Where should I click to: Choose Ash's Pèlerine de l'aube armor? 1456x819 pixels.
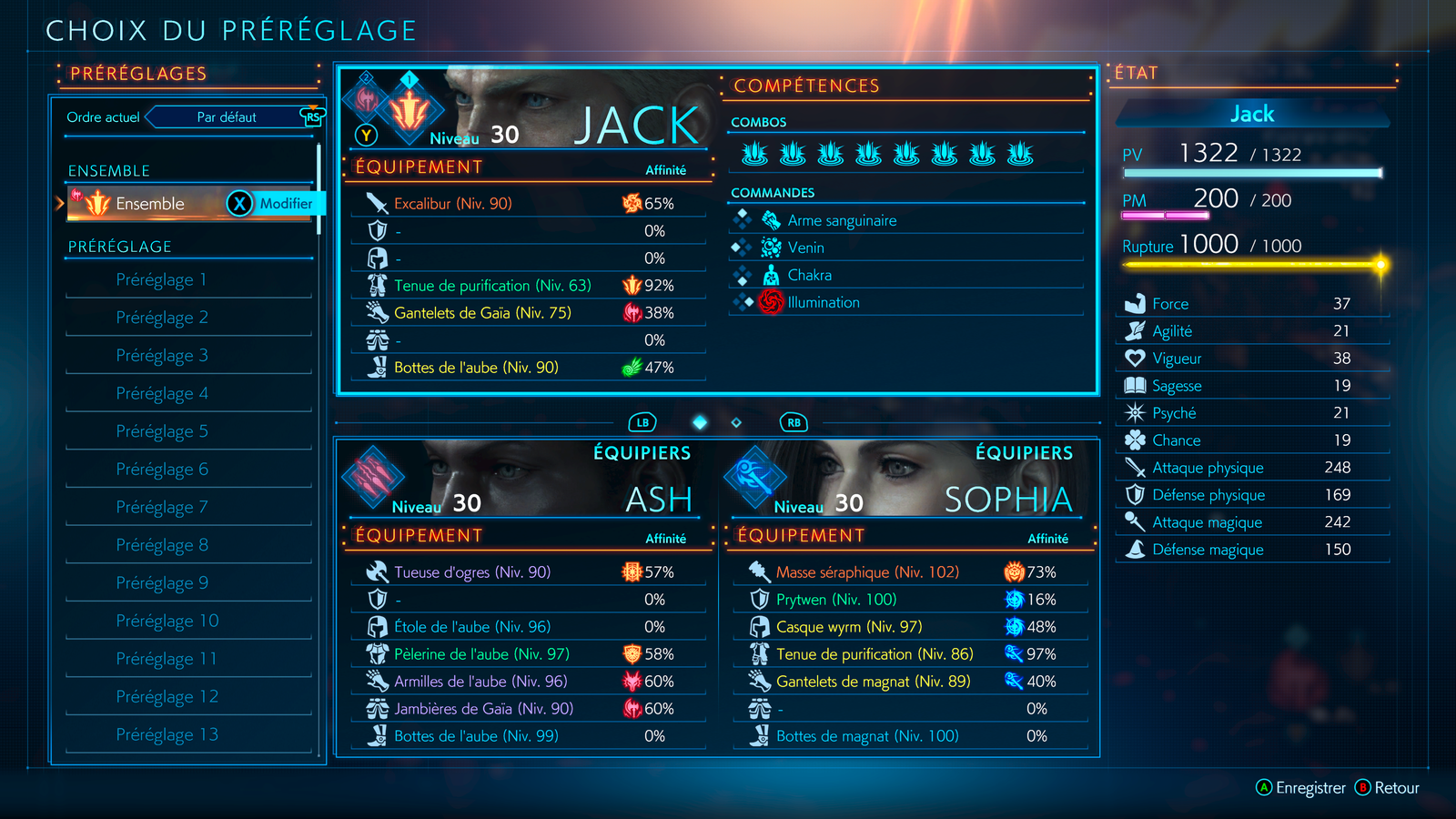click(481, 654)
